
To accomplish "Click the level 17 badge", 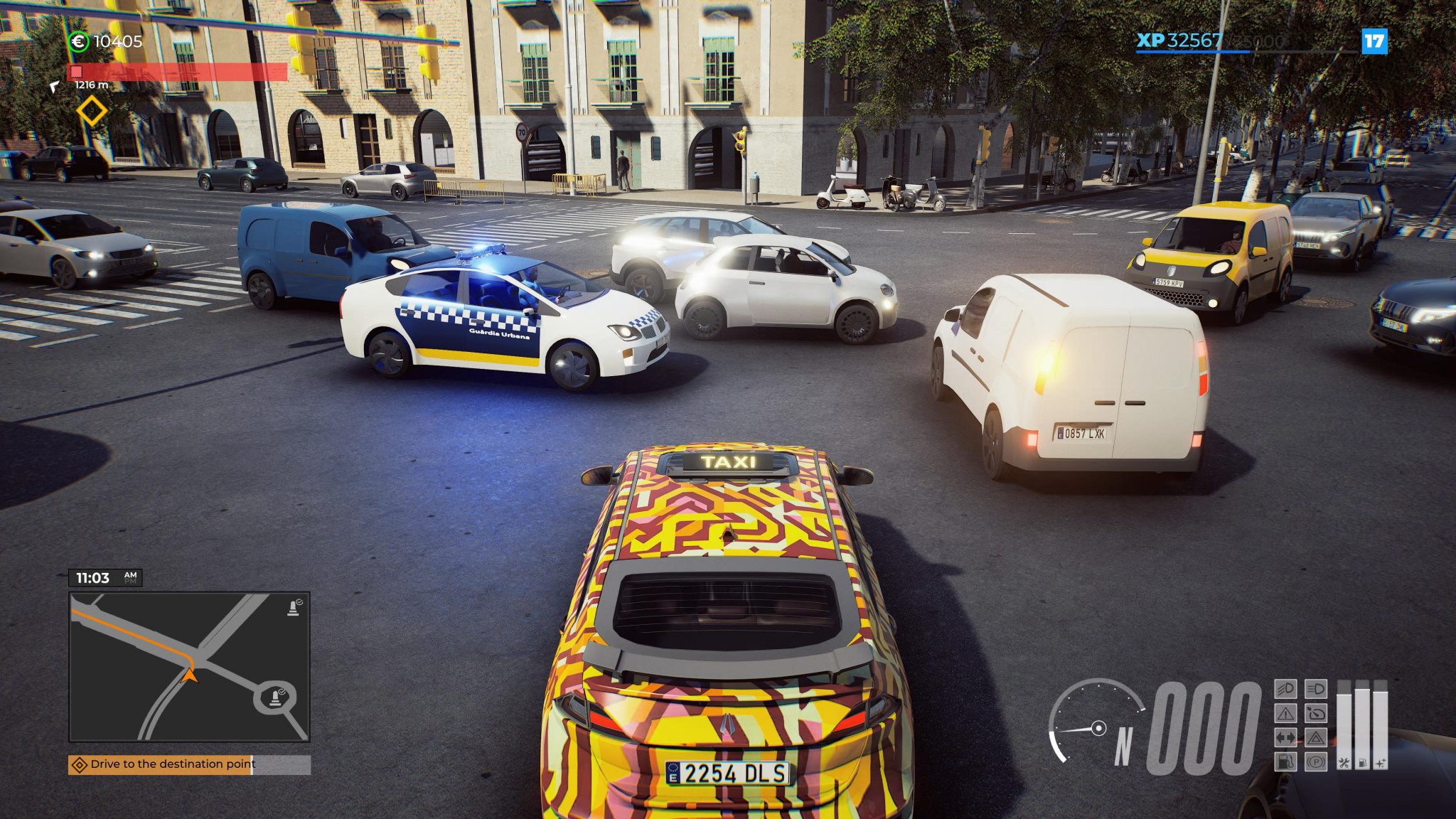I will tap(1375, 42).
